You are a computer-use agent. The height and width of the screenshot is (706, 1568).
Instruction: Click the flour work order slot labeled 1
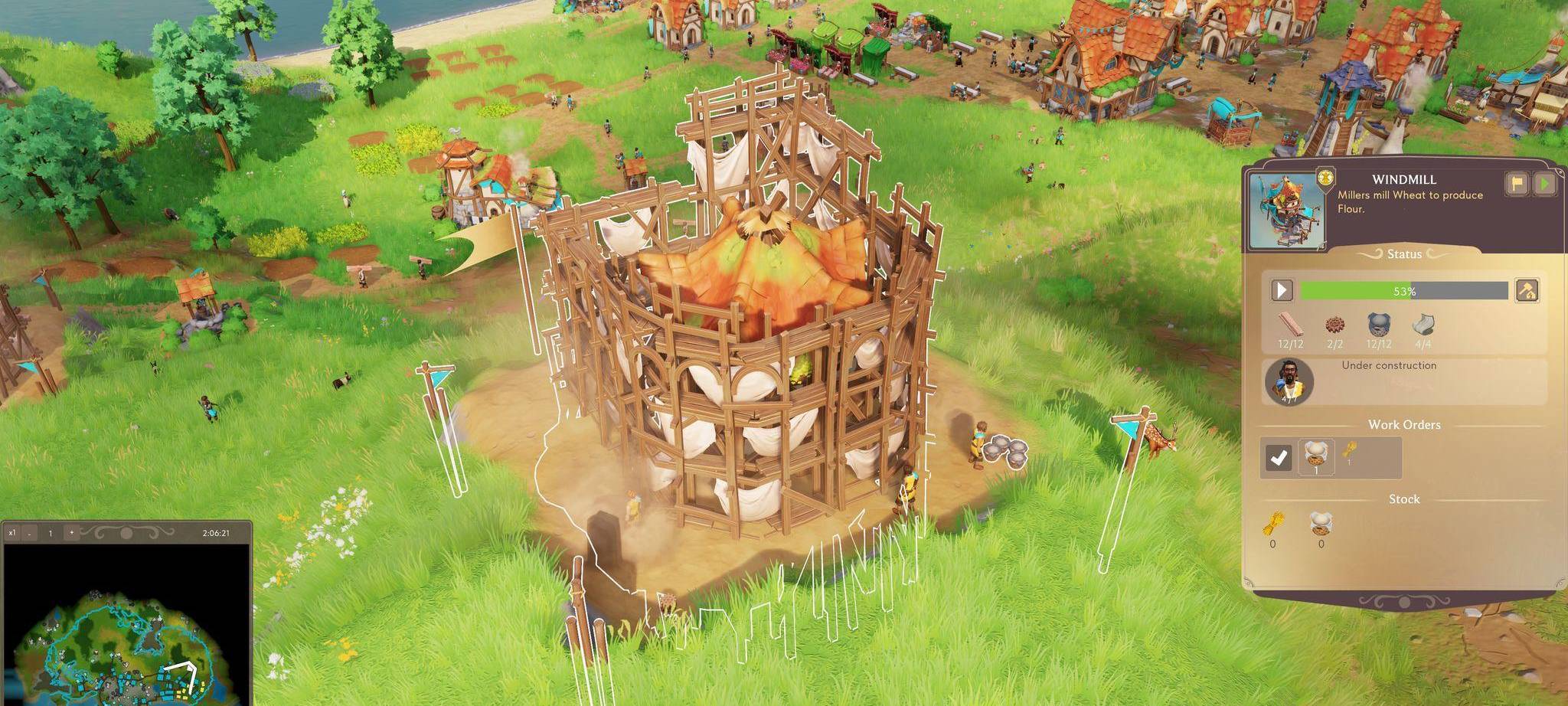1316,456
